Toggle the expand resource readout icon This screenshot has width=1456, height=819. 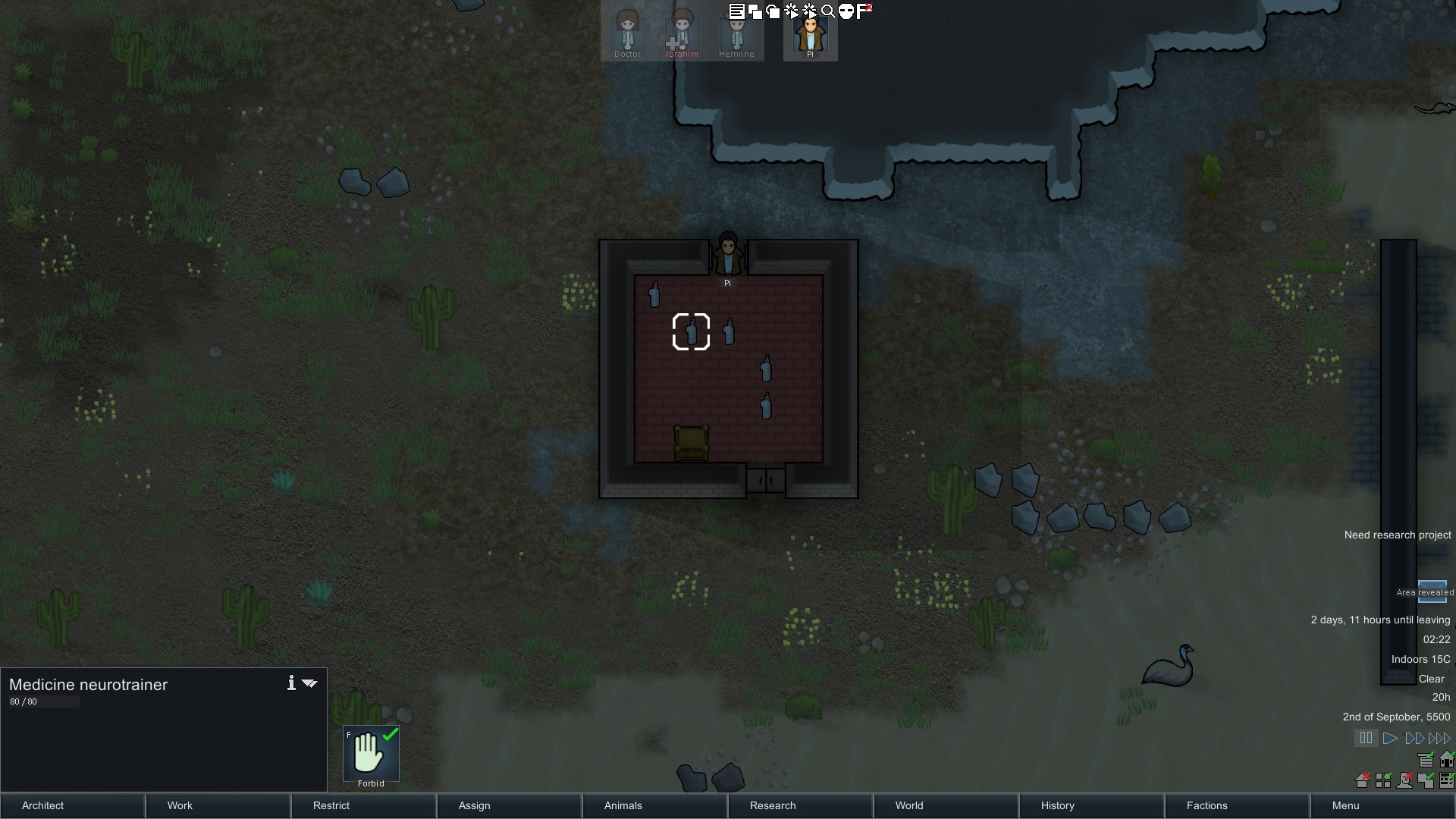click(x=1426, y=758)
